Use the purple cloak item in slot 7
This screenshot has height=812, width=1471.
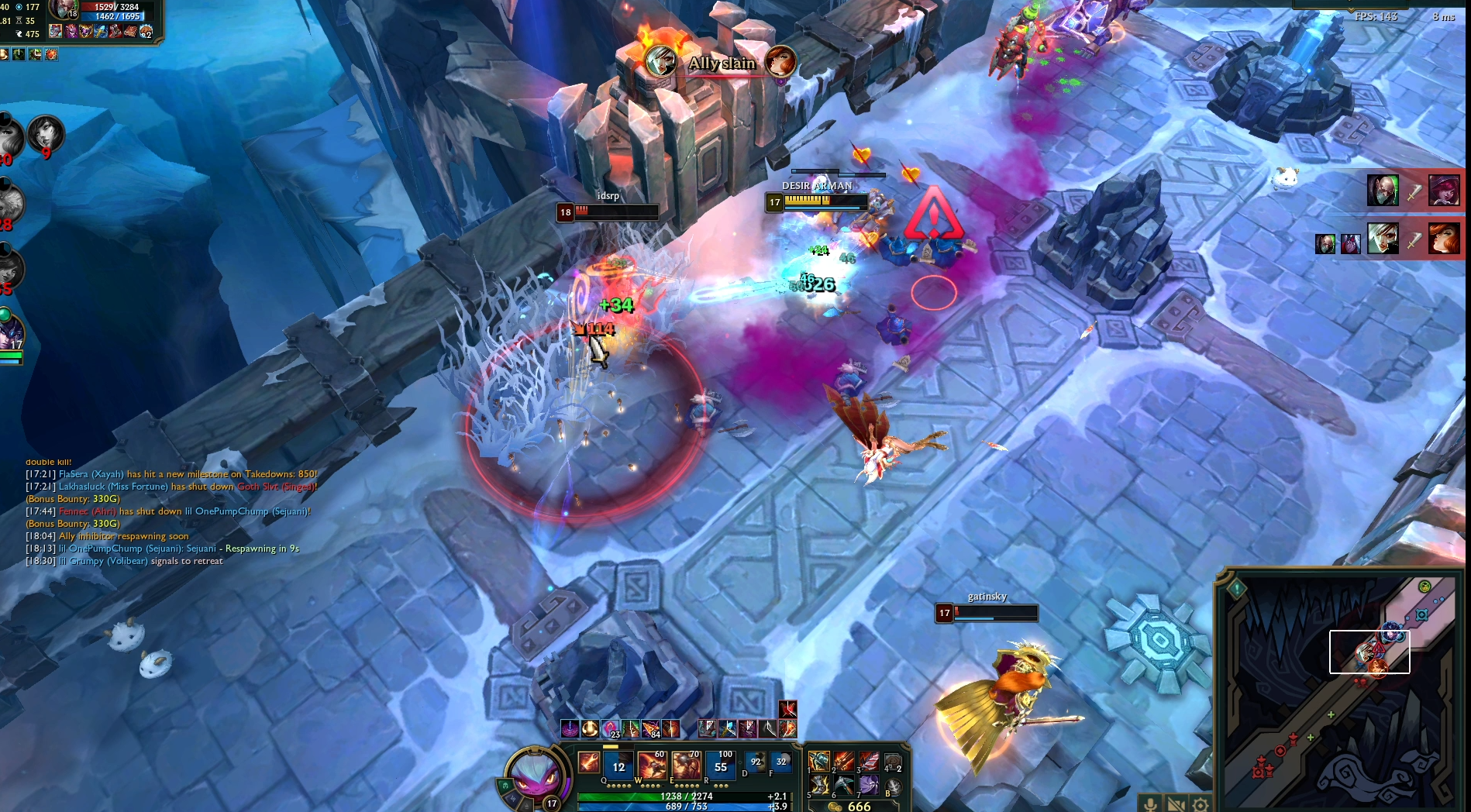869,786
